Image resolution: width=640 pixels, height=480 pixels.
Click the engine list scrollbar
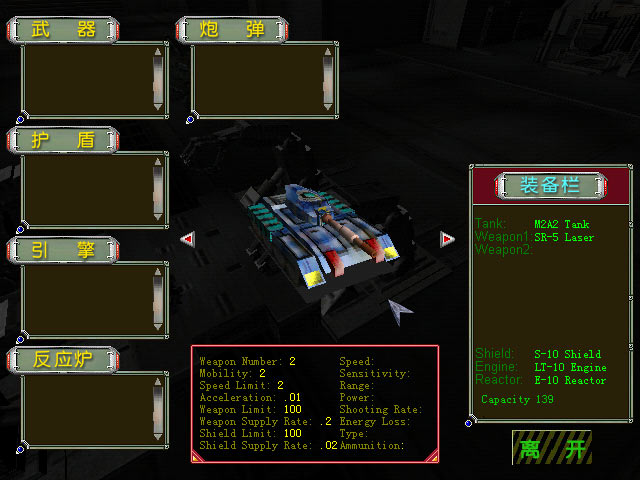157,299
